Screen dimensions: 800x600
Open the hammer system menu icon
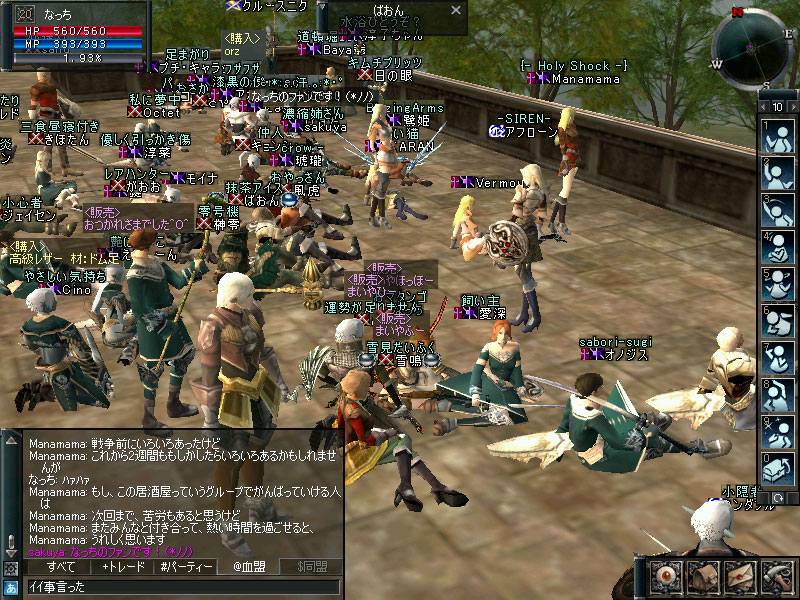(x=777, y=577)
